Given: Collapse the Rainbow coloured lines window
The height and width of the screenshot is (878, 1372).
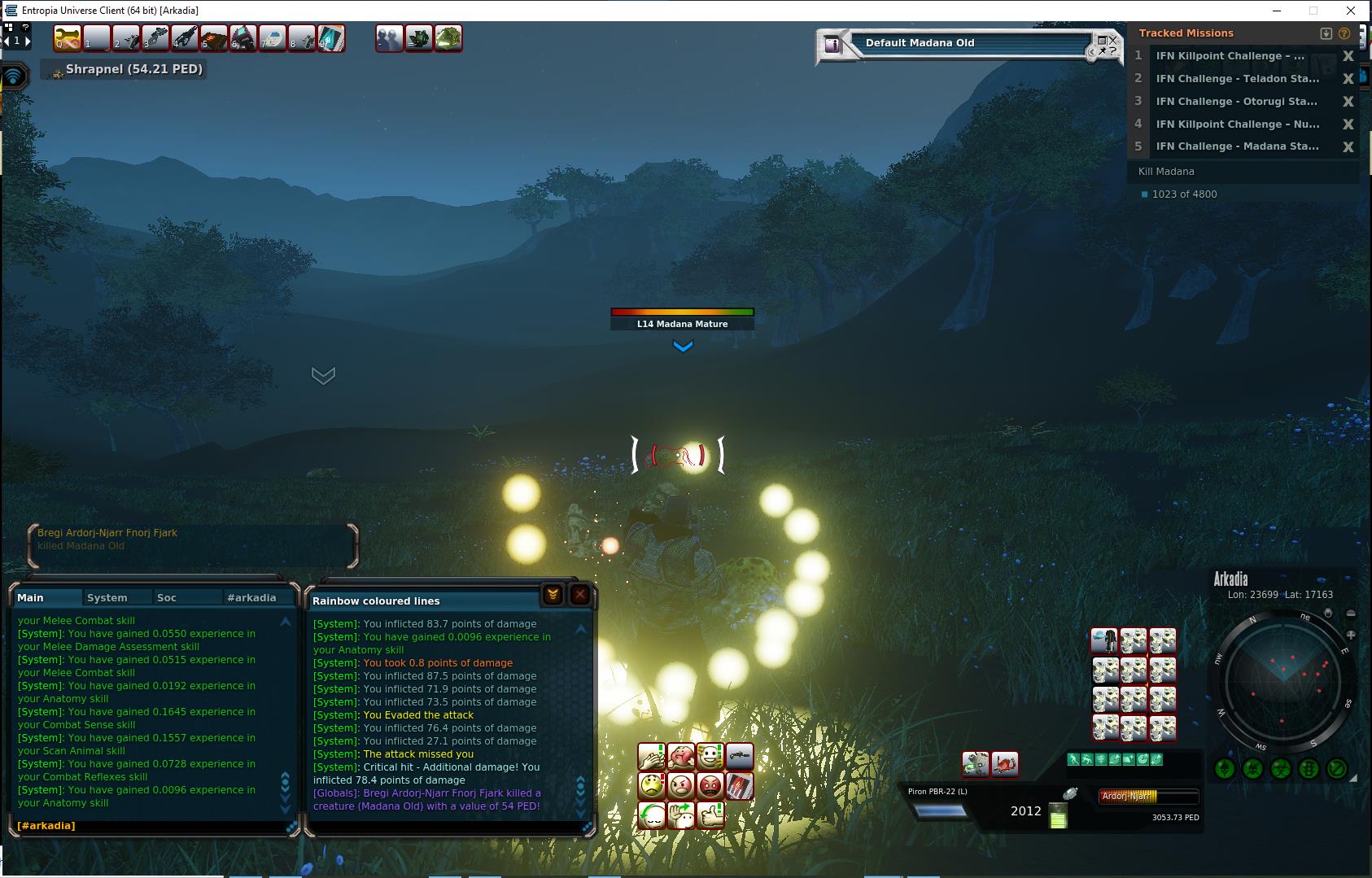Looking at the screenshot, I should (553, 595).
